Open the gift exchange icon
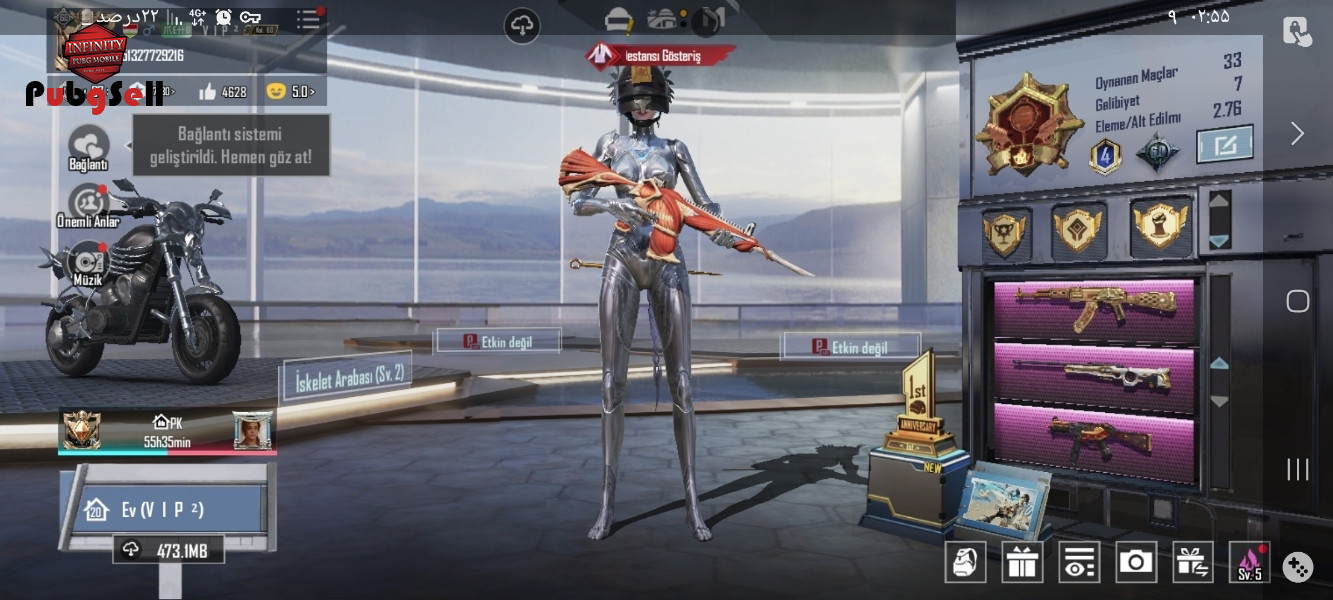1333x600 pixels. (x=1193, y=563)
